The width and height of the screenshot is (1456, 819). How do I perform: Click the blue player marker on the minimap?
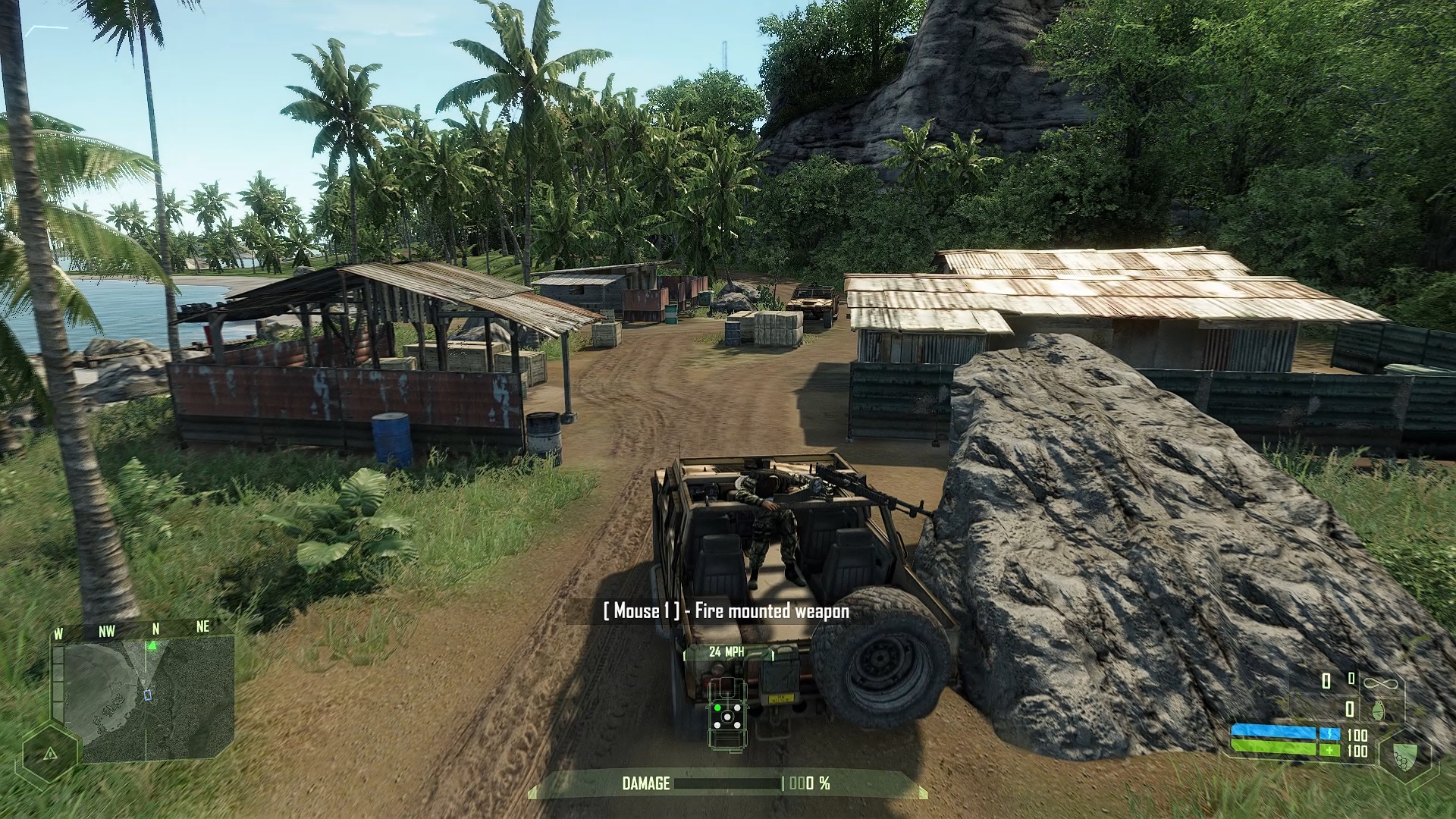coord(148,695)
